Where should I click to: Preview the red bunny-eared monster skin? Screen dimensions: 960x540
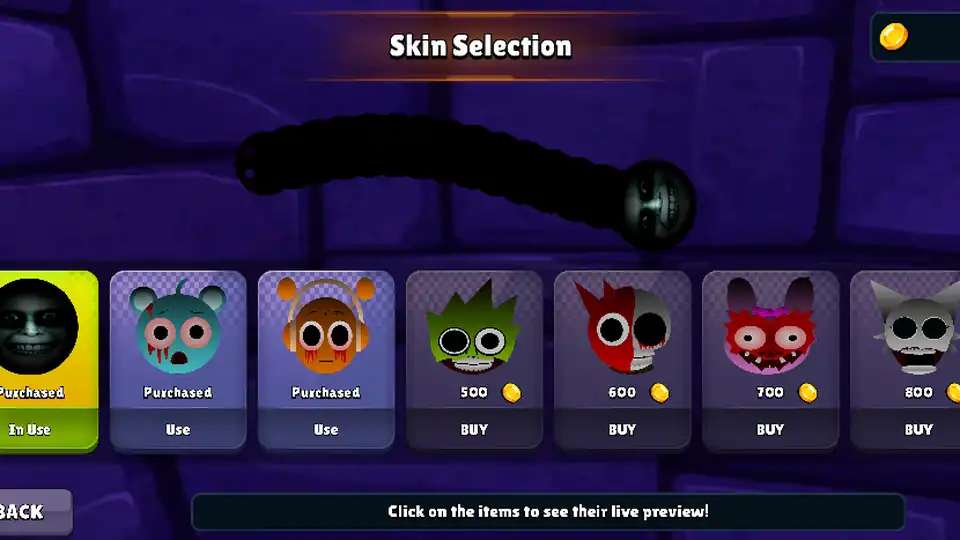click(770, 330)
